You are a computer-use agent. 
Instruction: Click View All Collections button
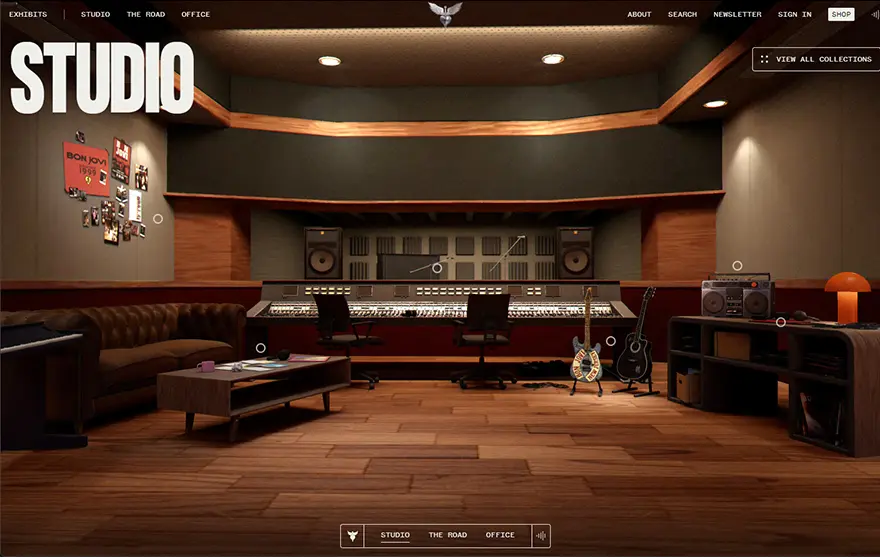(814, 59)
